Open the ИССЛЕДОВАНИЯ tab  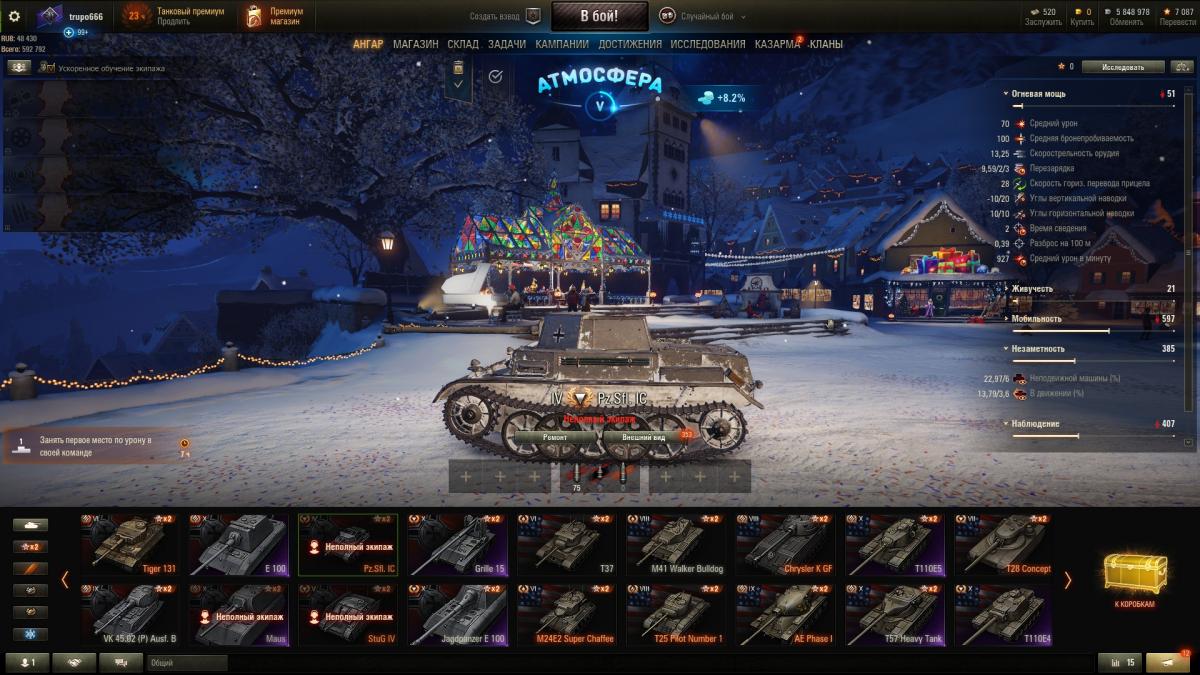click(x=708, y=44)
